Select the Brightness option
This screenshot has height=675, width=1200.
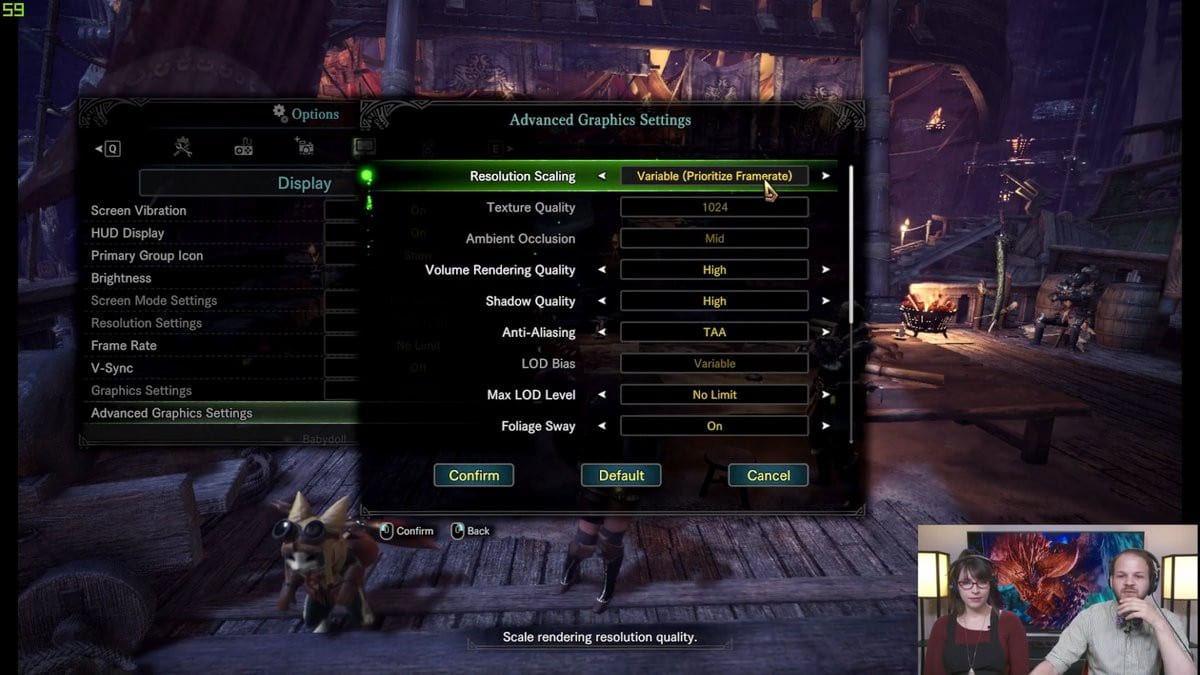[121, 278]
